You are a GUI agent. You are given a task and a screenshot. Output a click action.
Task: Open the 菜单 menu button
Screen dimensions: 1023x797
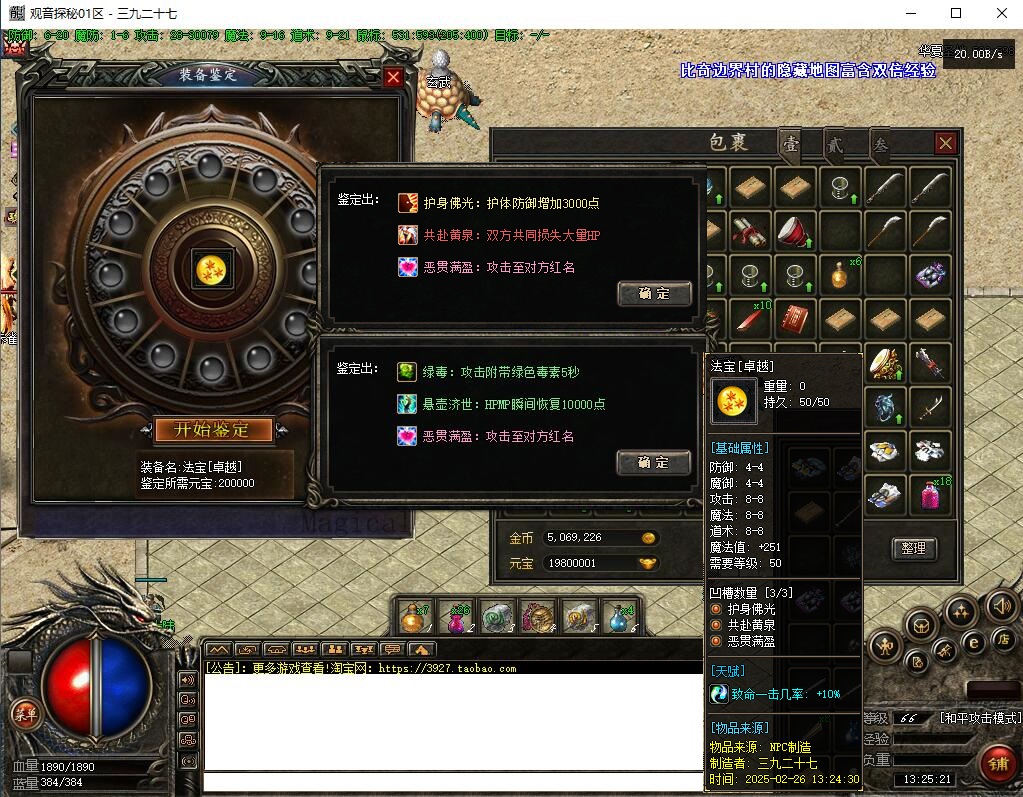pos(23,713)
